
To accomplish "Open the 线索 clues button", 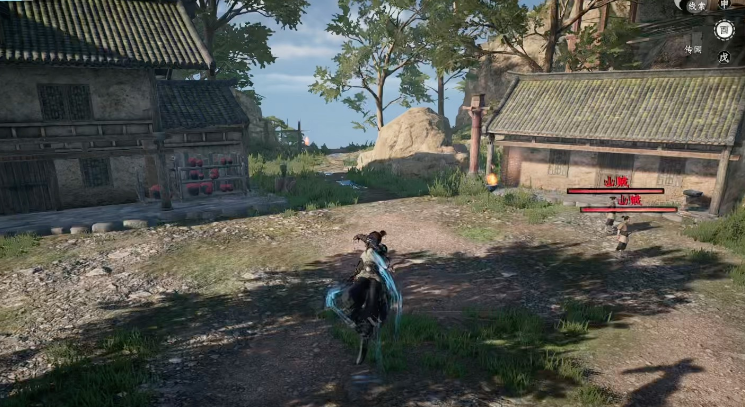I will tap(697, 6).
